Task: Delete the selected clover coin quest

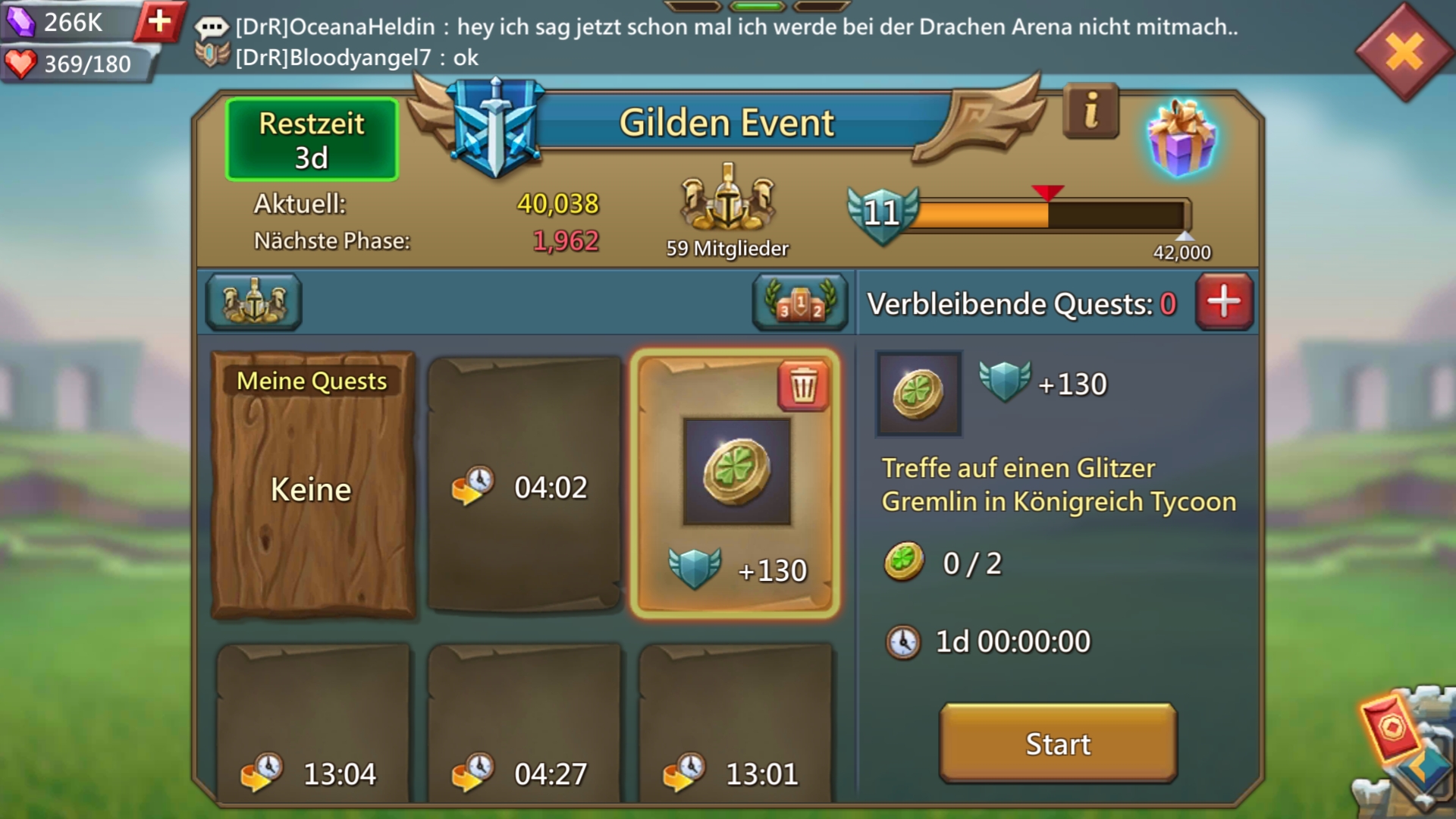Action: 803,386
